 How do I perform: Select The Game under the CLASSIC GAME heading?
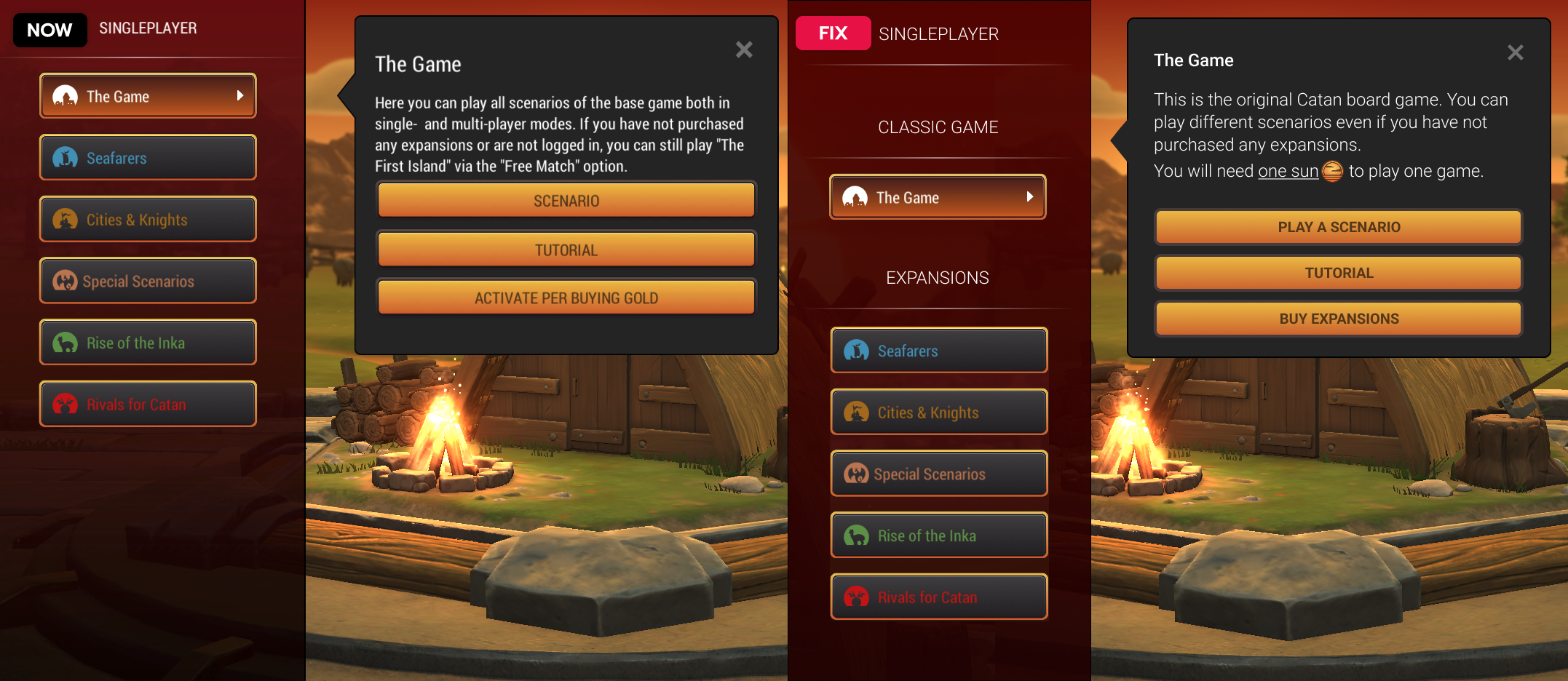click(x=938, y=197)
